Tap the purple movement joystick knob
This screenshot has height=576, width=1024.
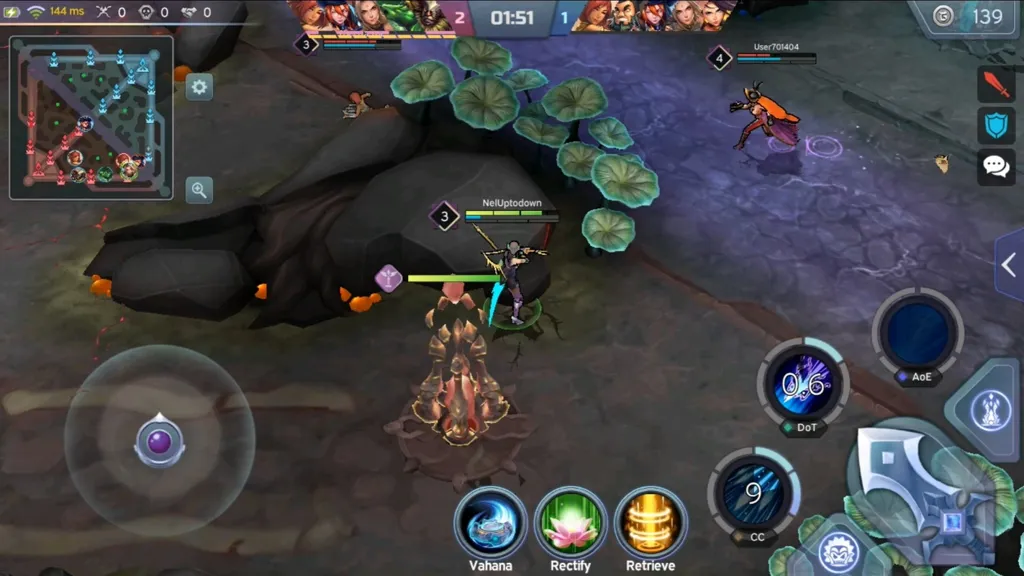tap(159, 441)
